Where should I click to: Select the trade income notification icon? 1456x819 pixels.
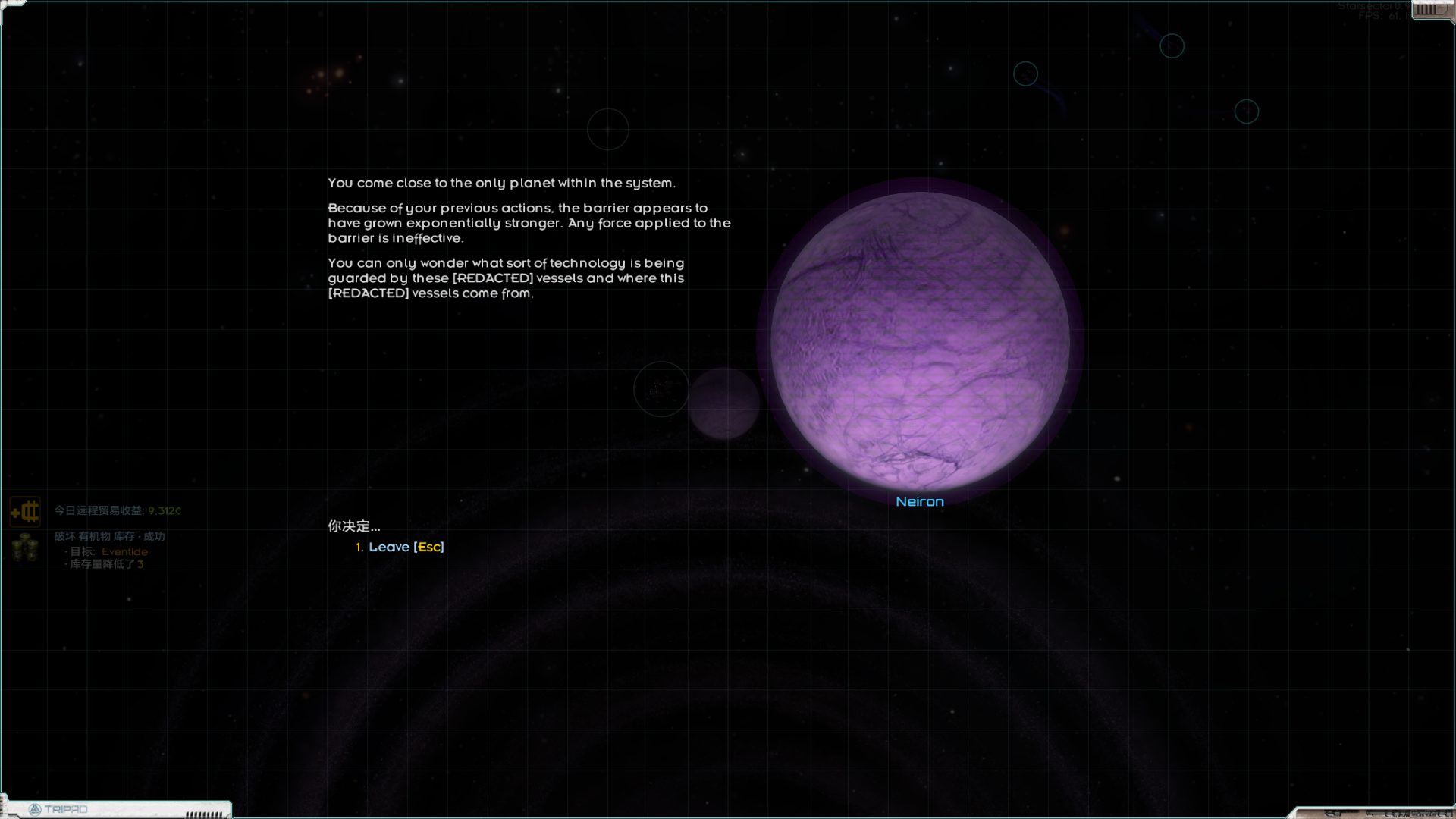(25, 512)
